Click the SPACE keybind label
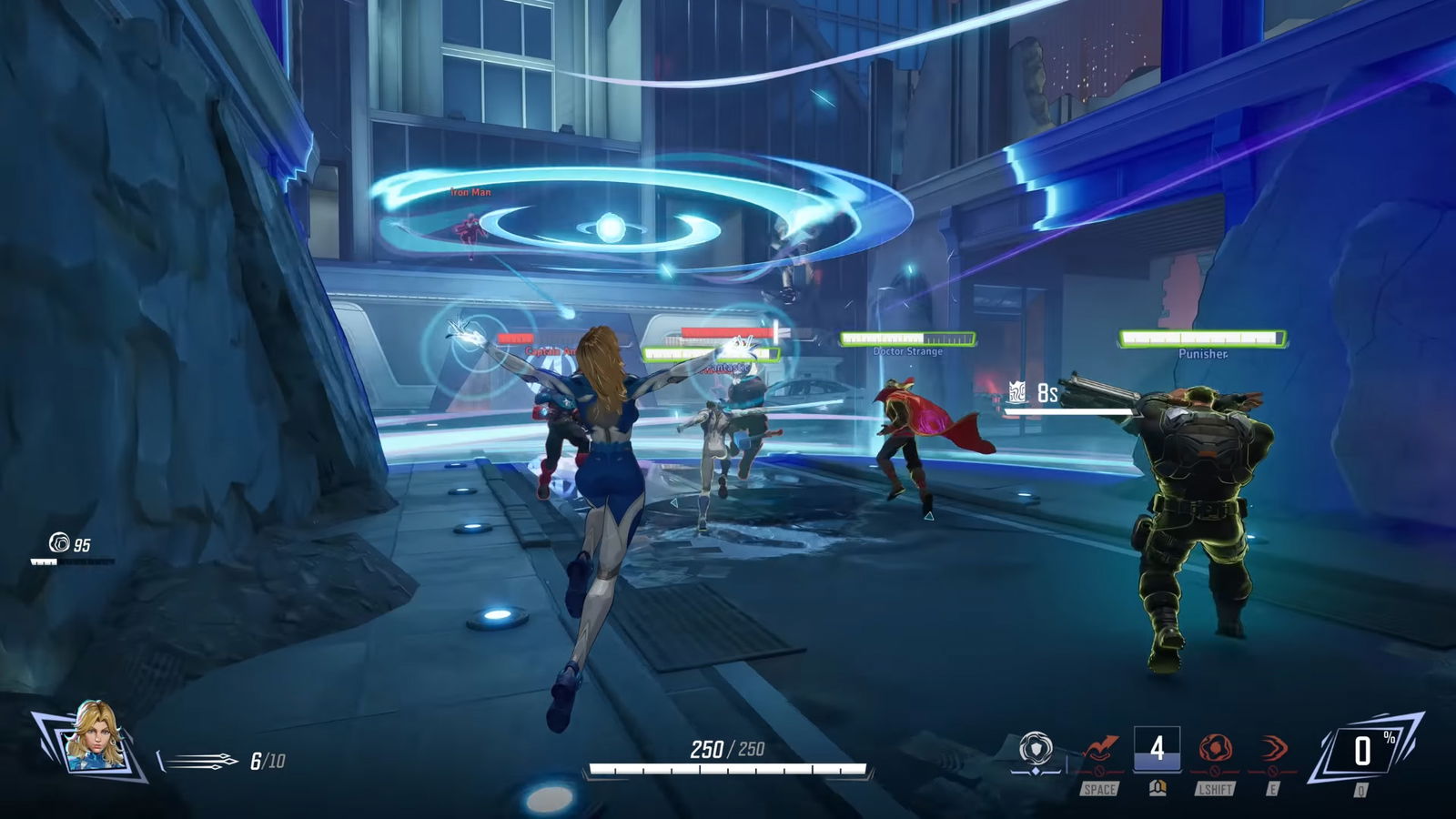 [1099, 789]
